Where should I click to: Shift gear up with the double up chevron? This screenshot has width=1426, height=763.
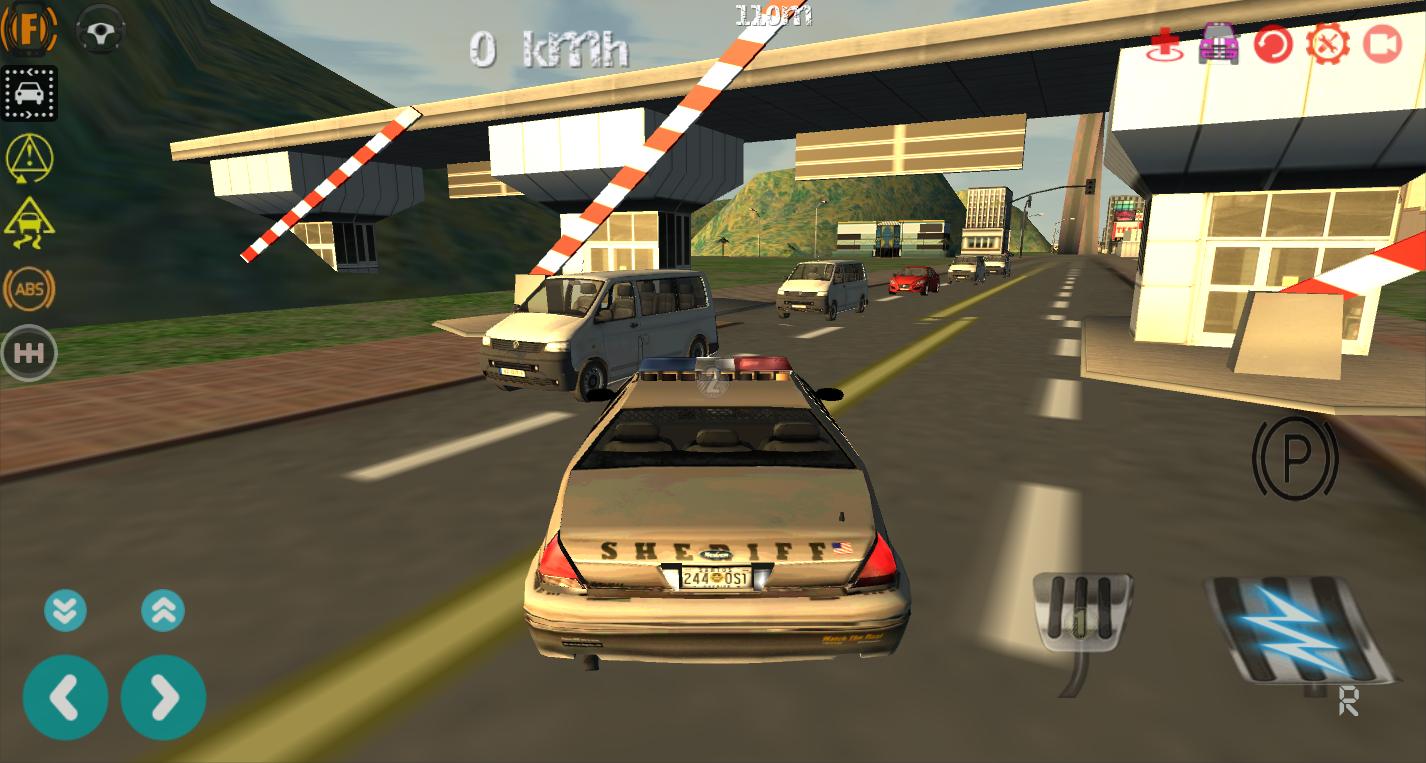point(163,610)
